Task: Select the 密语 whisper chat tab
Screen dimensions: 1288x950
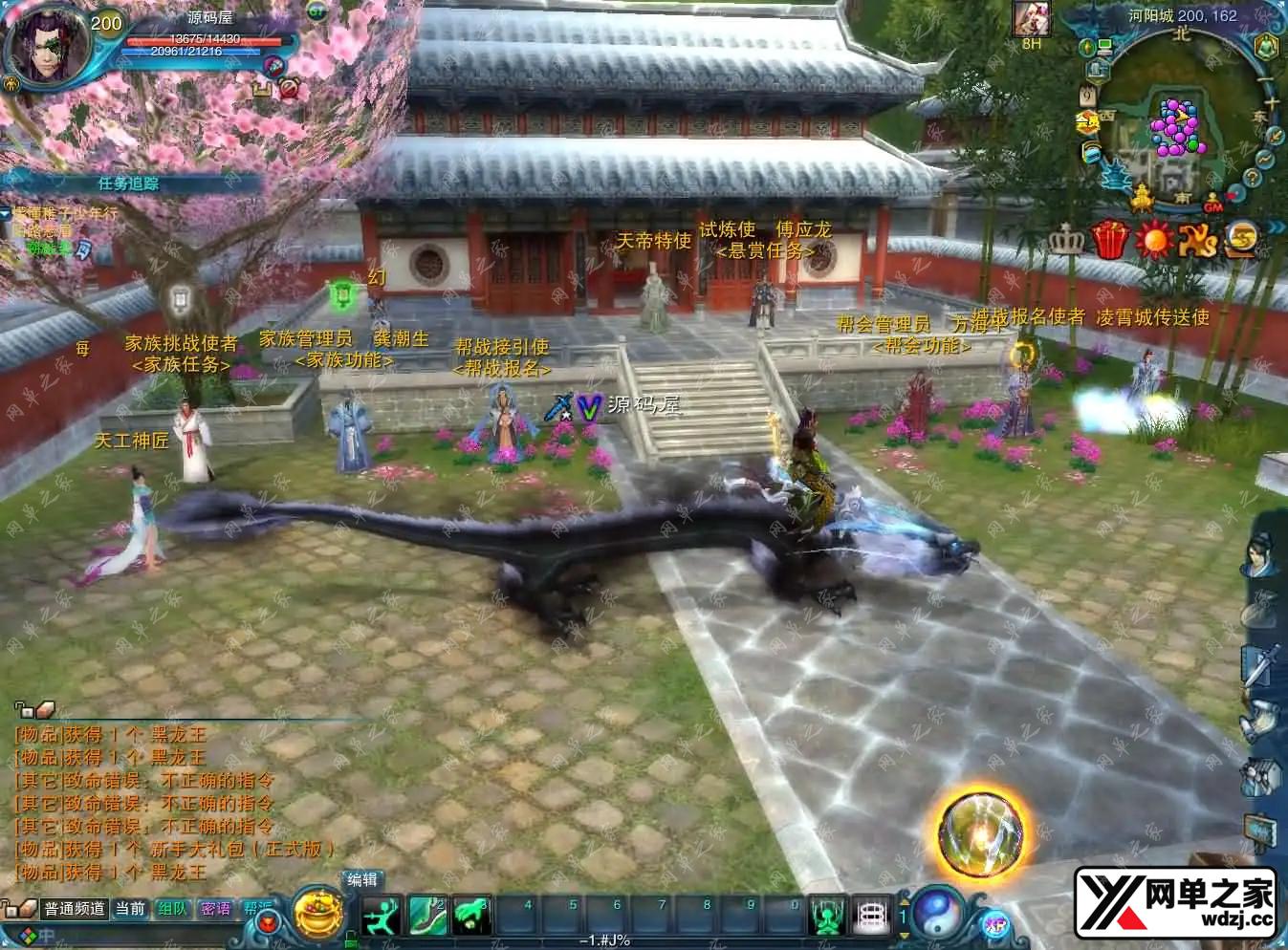Action: tap(216, 909)
